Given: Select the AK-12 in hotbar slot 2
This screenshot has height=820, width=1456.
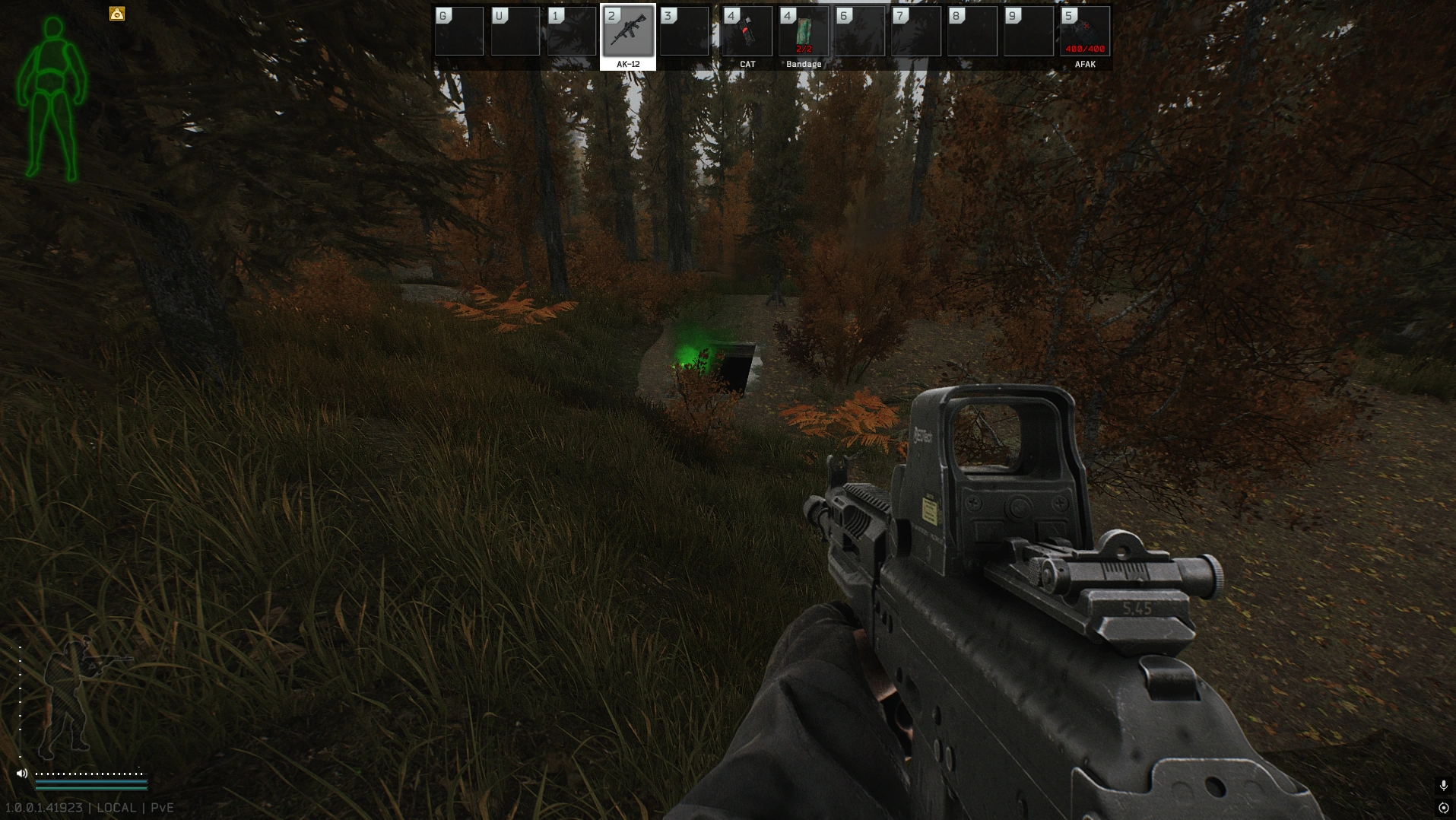Looking at the screenshot, I should (630, 32).
